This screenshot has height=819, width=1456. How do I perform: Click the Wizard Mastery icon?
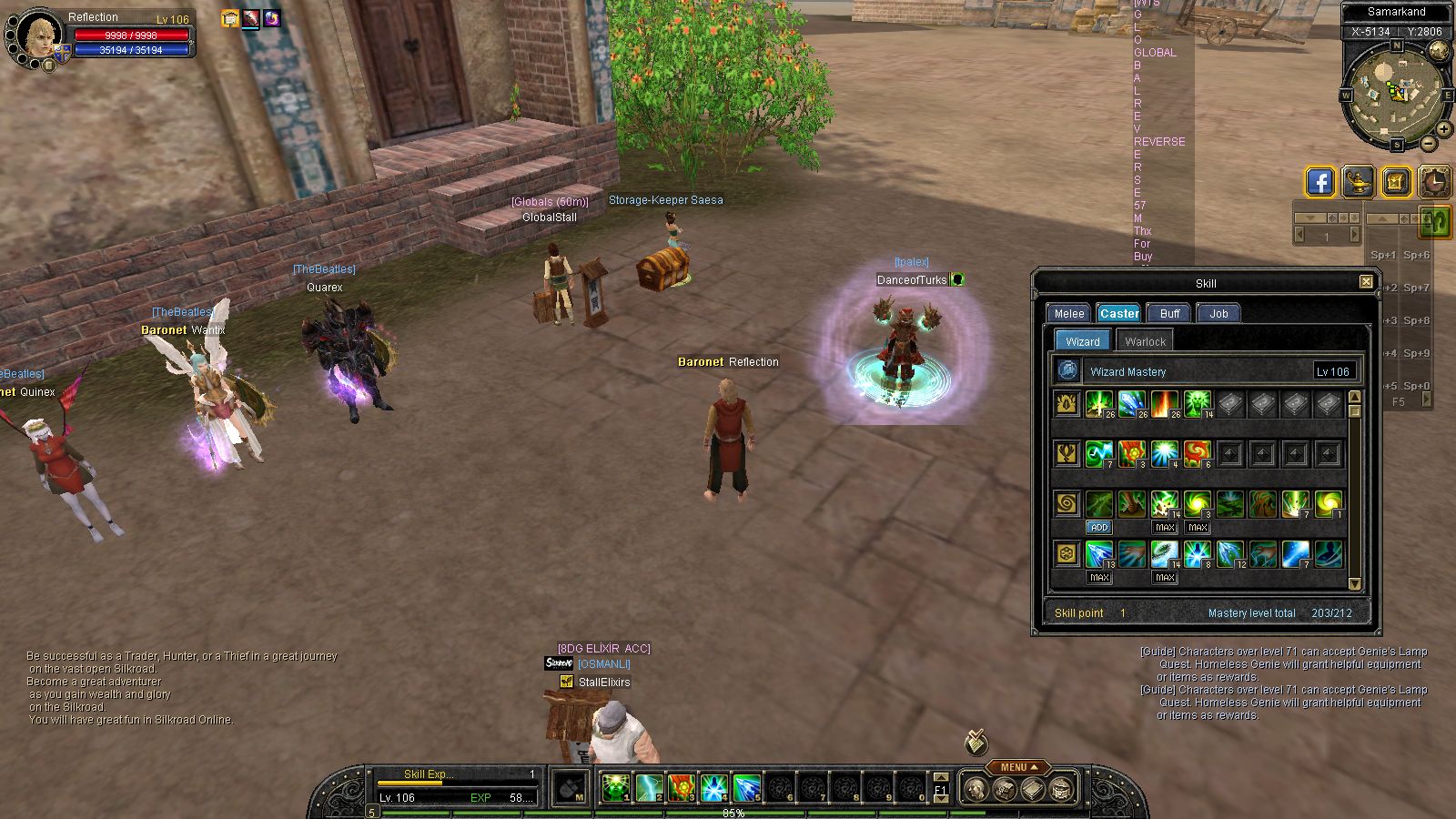point(1068,370)
